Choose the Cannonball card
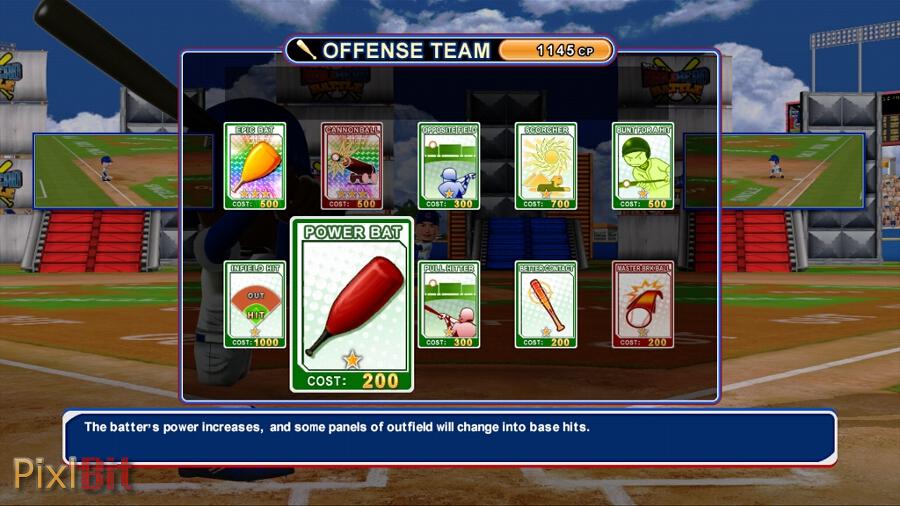 [x=352, y=166]
